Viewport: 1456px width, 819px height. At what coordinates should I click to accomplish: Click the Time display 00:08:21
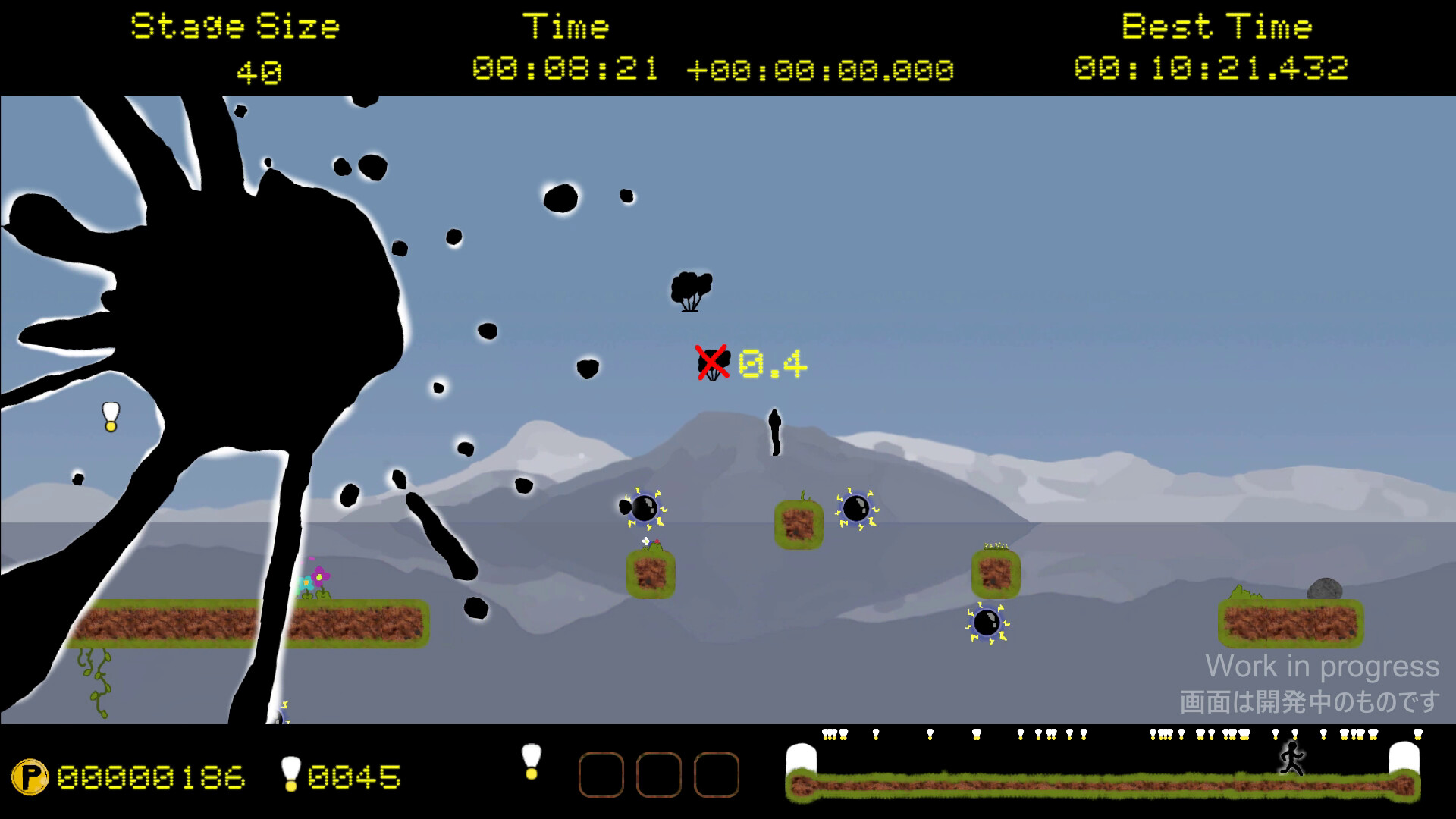[567, 68]
